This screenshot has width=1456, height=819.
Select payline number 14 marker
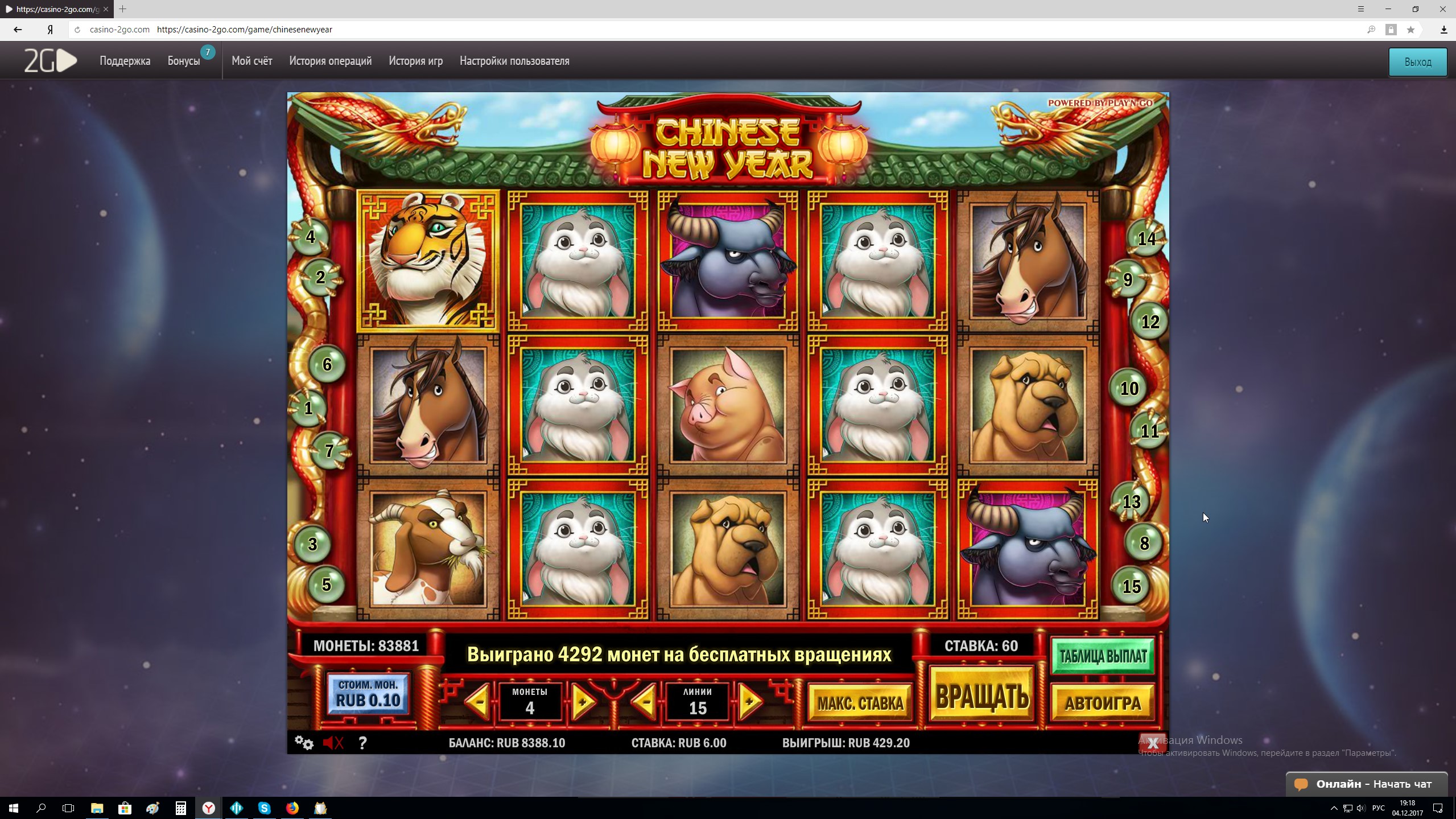click(x=1146, y=238)
